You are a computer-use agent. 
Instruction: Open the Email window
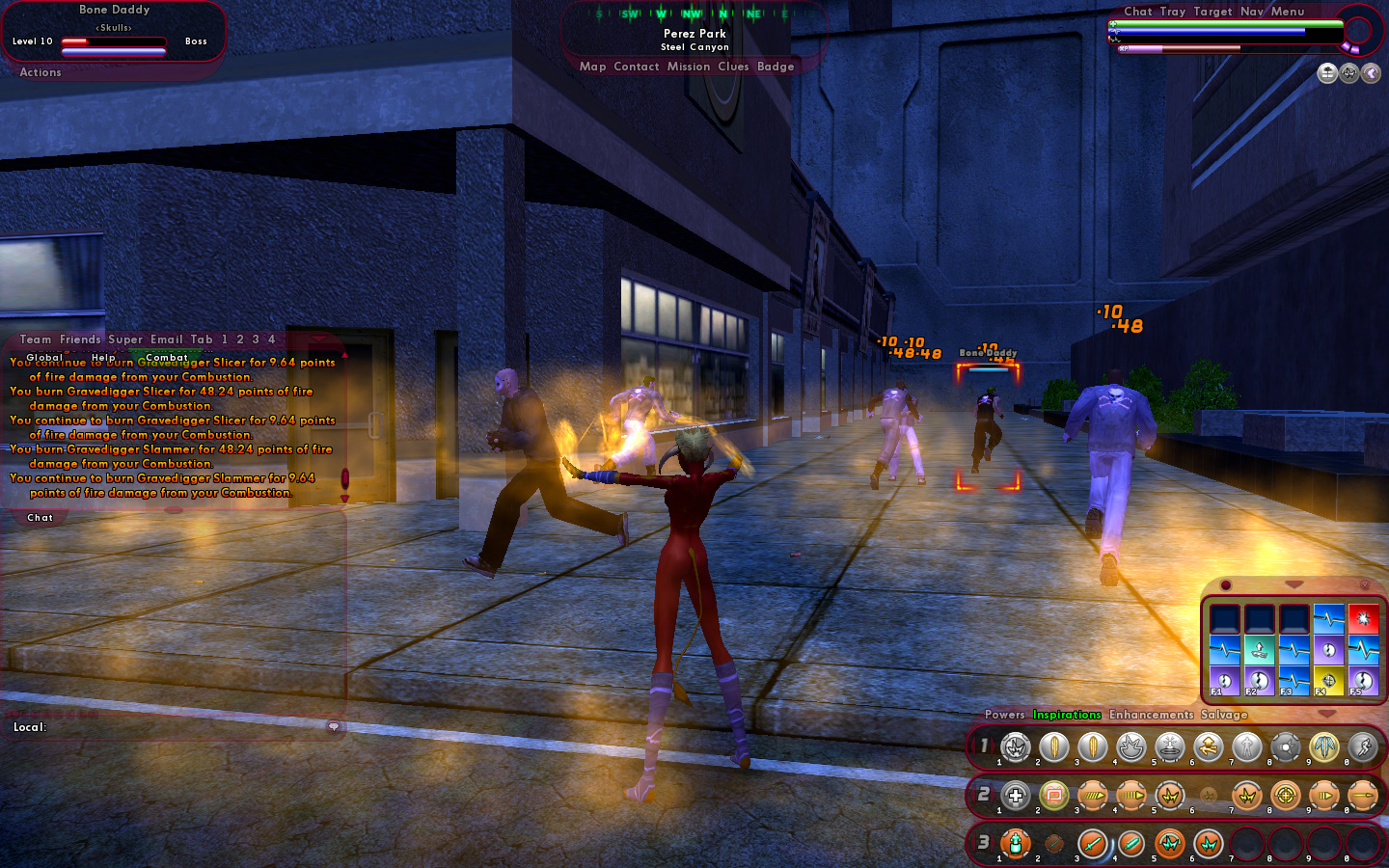click(x=166, y=339)
